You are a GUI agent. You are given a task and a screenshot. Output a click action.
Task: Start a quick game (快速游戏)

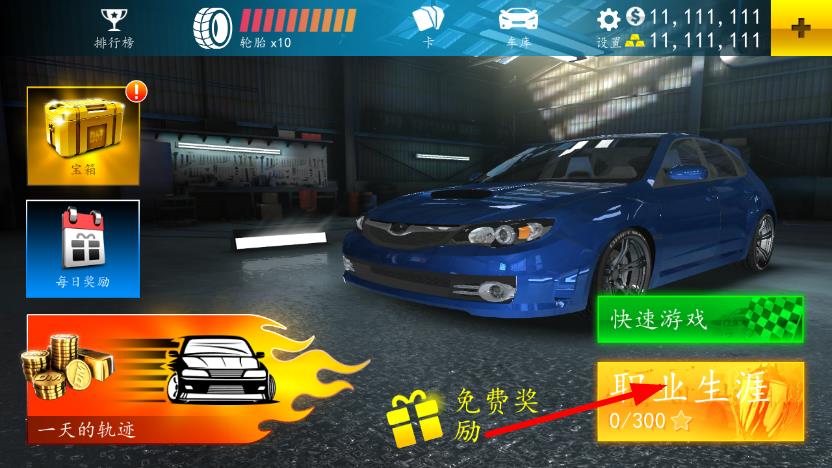(x=700, y=318)
